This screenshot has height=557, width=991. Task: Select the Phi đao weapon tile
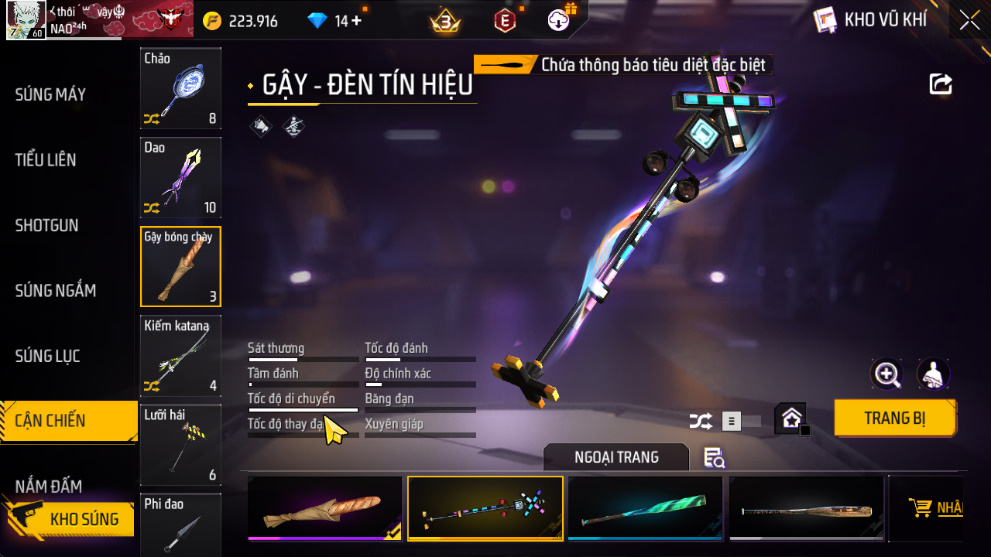[x=180, y=525]
